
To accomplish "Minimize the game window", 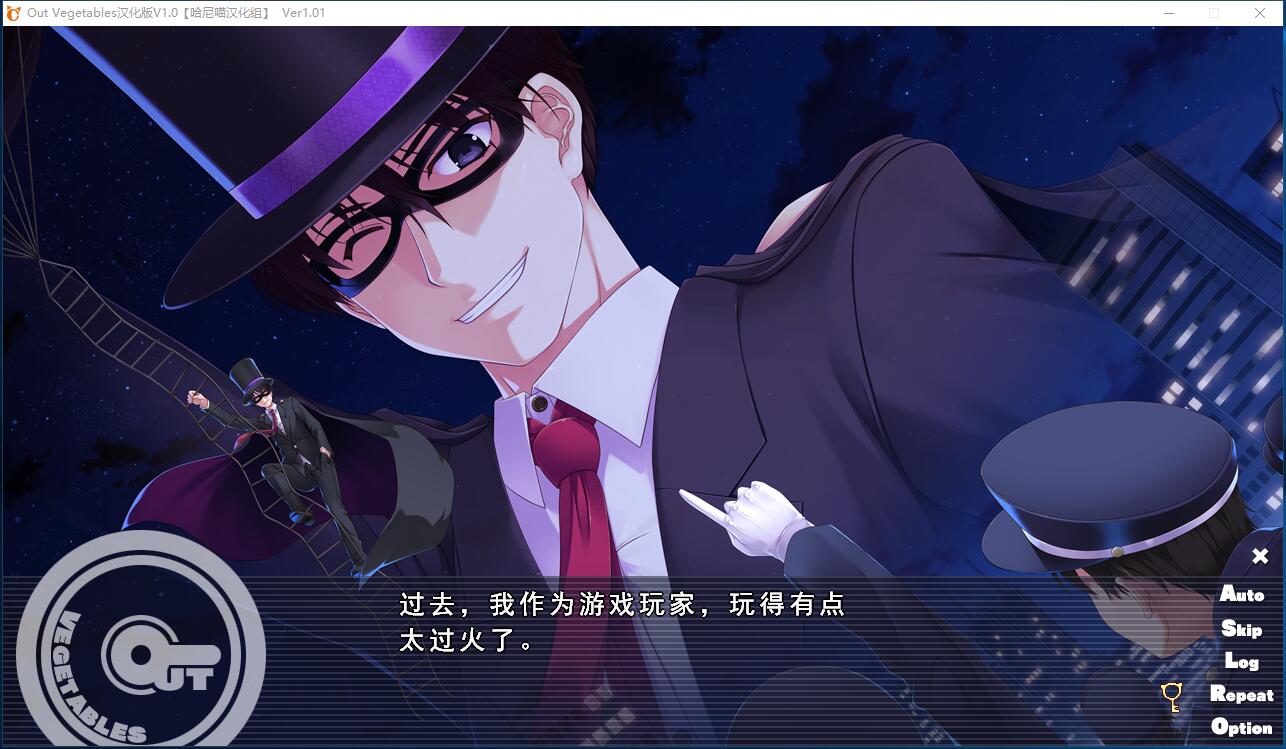I will 1169,13.
